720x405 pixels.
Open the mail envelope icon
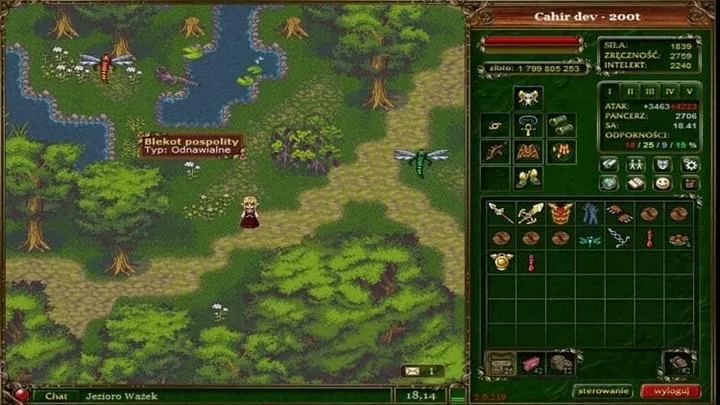[411, 371]
